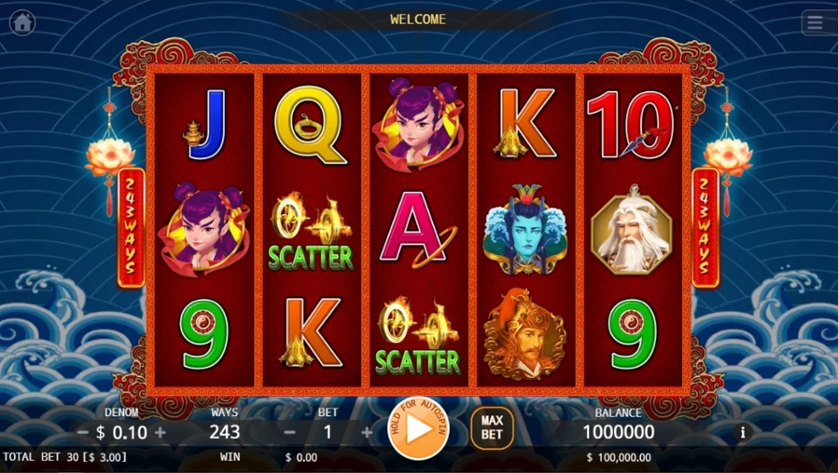
Task: Open the info paytable icon
Action: (742, 433)
